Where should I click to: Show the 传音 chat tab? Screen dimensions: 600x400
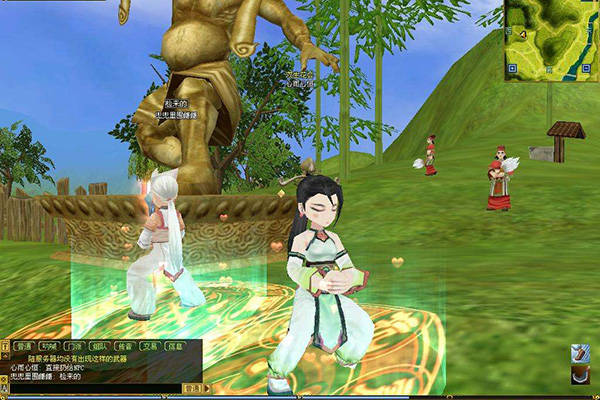click(x=125, y=346)
